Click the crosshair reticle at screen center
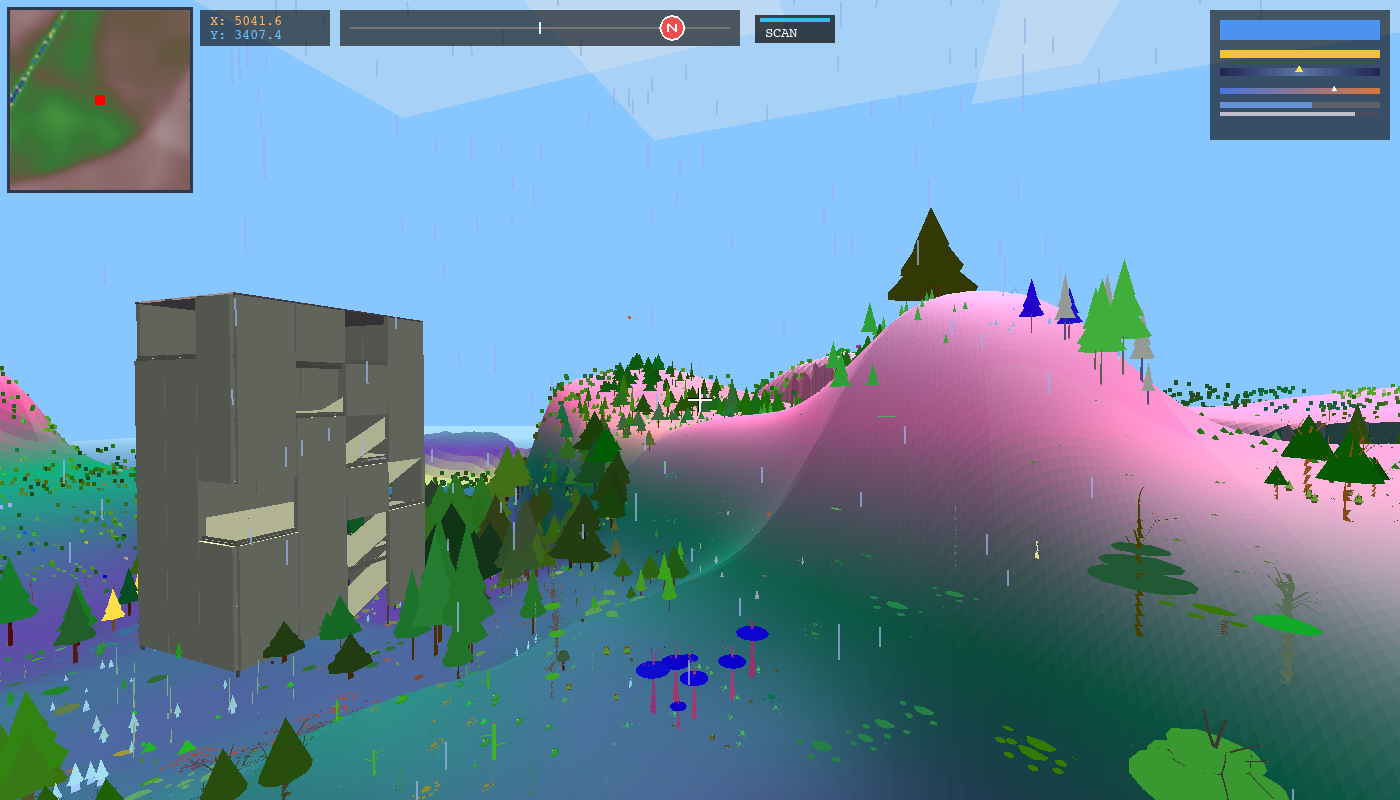The image size is (1400, 800). point(698,400)
